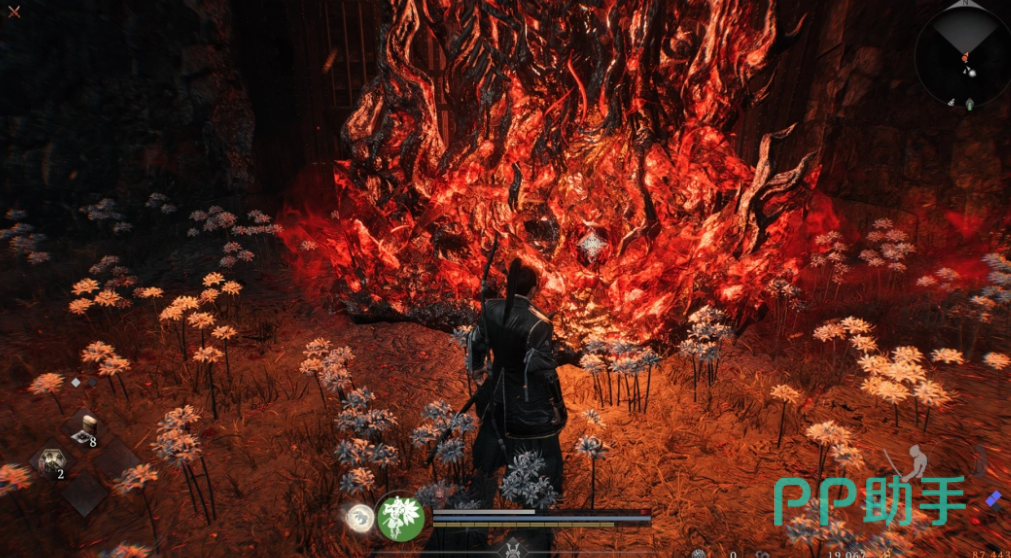Use the hexagonal item with count 2

pyautogui.click(x=52, y=462)
